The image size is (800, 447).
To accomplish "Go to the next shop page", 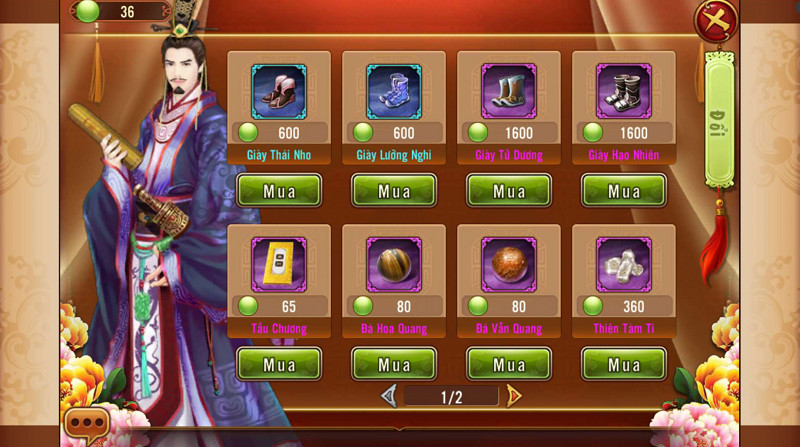I will pos(514,396).
